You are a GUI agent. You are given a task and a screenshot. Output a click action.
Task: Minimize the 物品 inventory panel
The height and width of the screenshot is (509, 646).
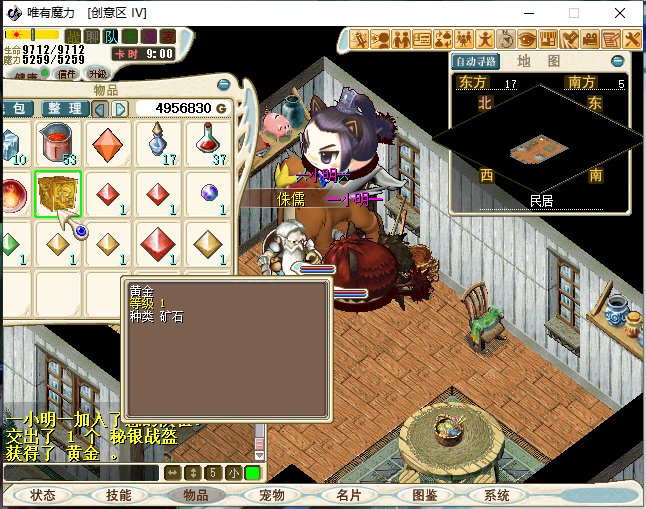(x=222, y=86)
